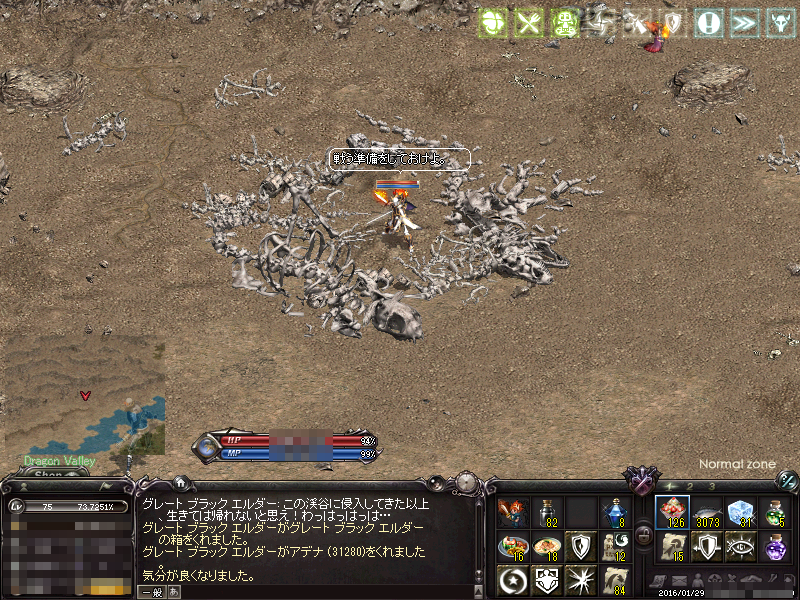Toggle the hotbar padlock button
Viewport: 800px width, 600px height.
645,536
